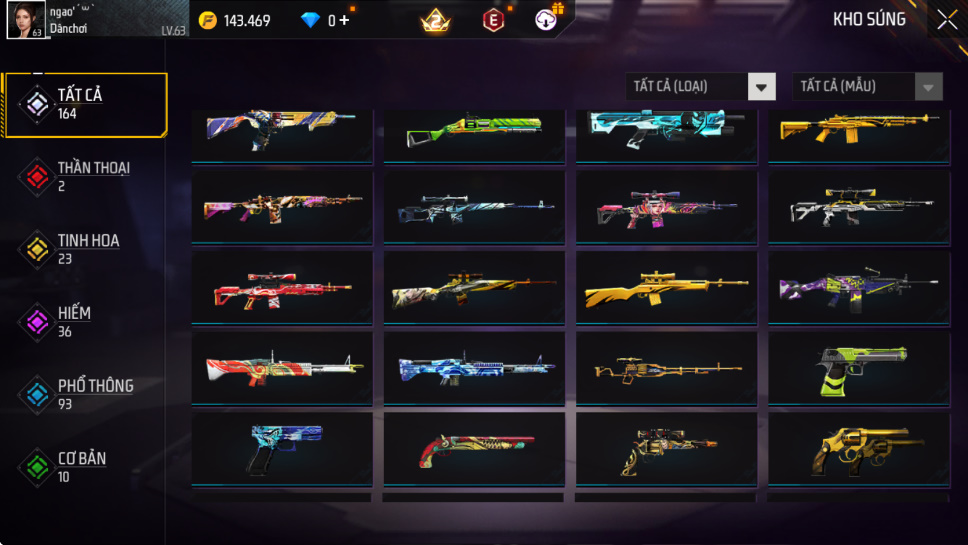Open the gold crown rank badge
Viewport: 968px width, 545px height.
435,20
